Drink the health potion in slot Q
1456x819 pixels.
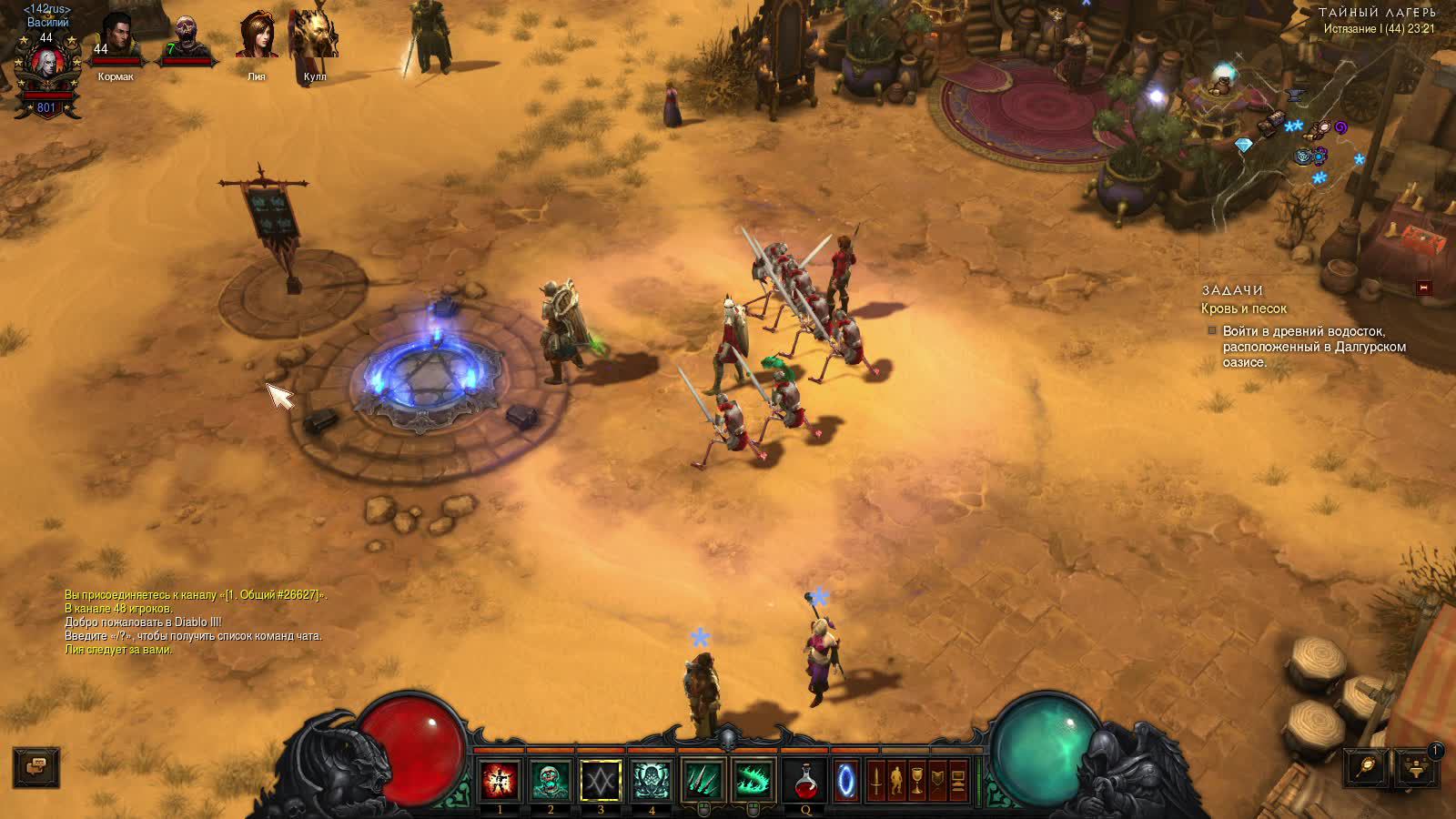[x=806, y=781]
